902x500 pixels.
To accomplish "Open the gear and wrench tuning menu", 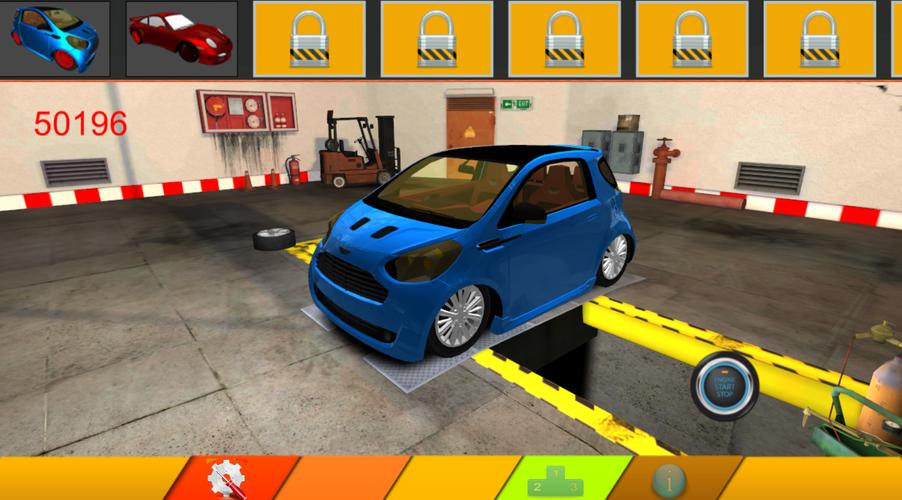I will [226, 479].
